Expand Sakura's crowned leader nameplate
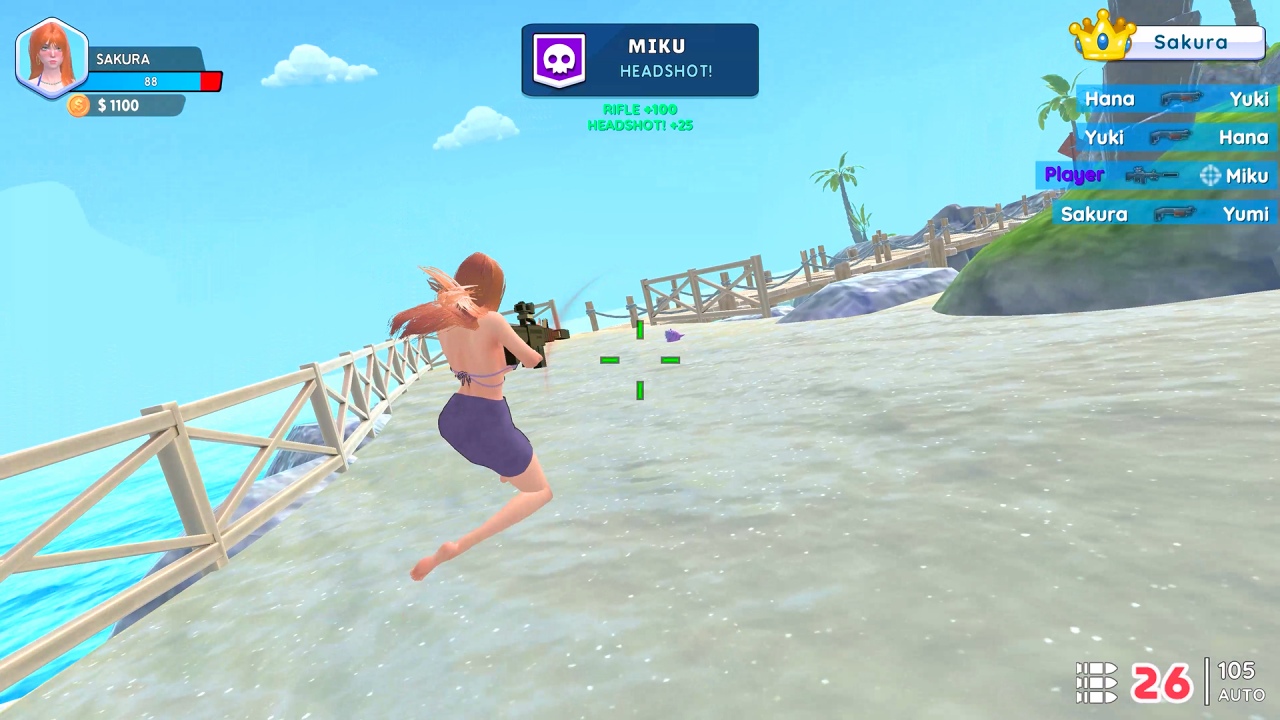This screenshot has width=1280, height=720. coord(1190,42)
